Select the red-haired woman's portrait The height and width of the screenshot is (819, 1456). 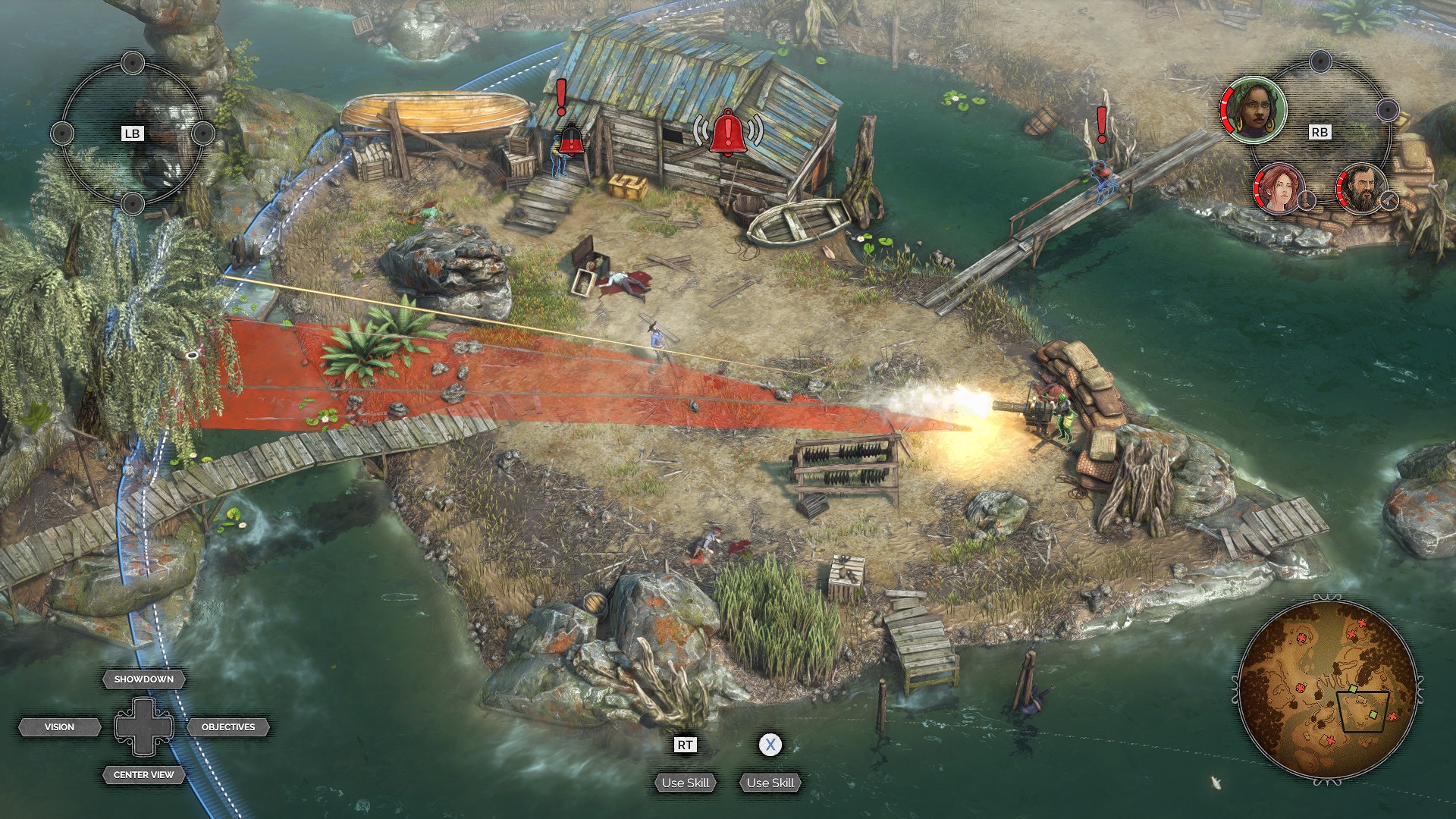[1278, 190]
